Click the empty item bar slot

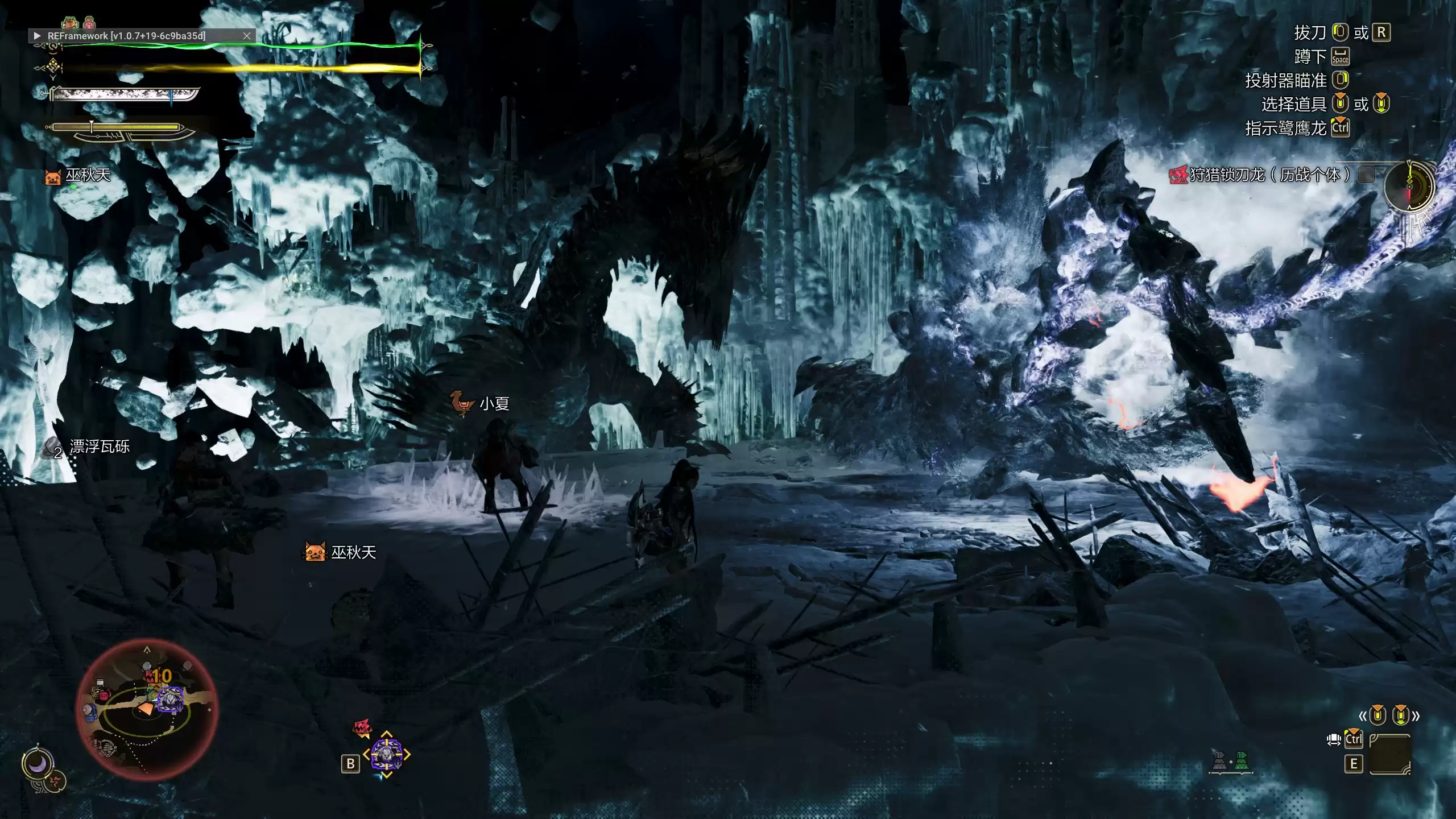pos(1389,754)
